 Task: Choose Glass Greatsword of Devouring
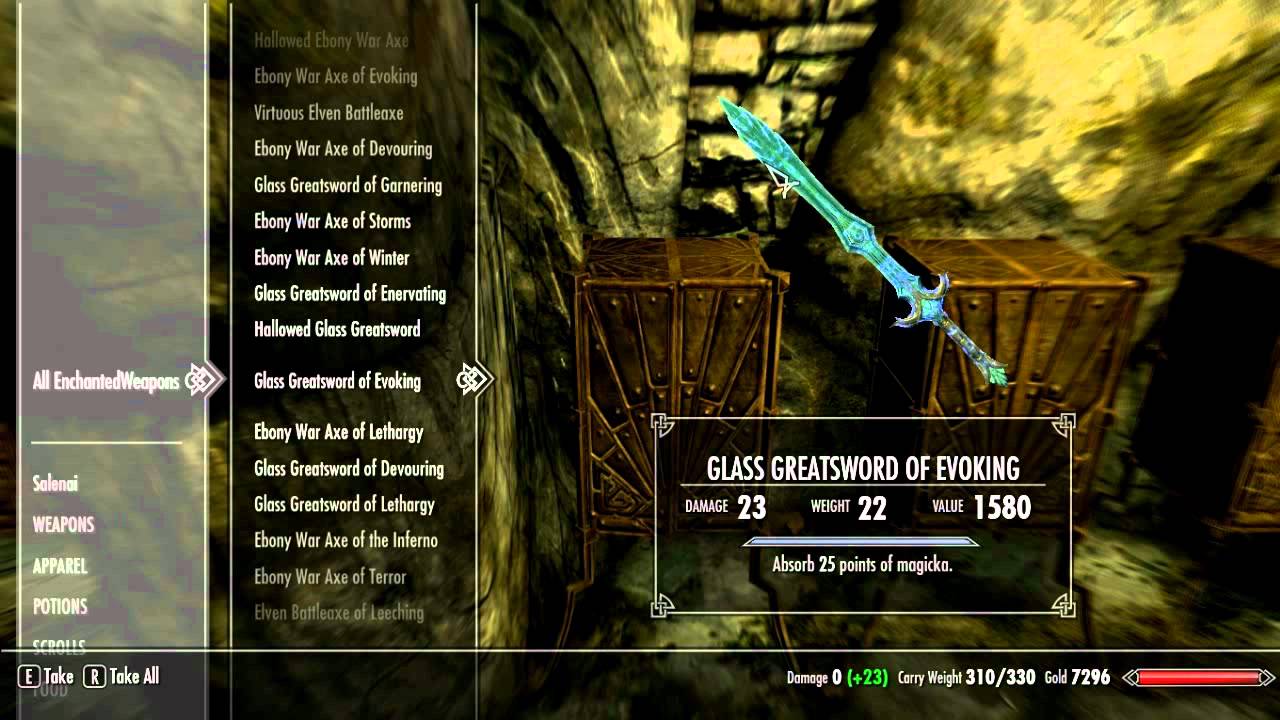click(x=348, y=468)
